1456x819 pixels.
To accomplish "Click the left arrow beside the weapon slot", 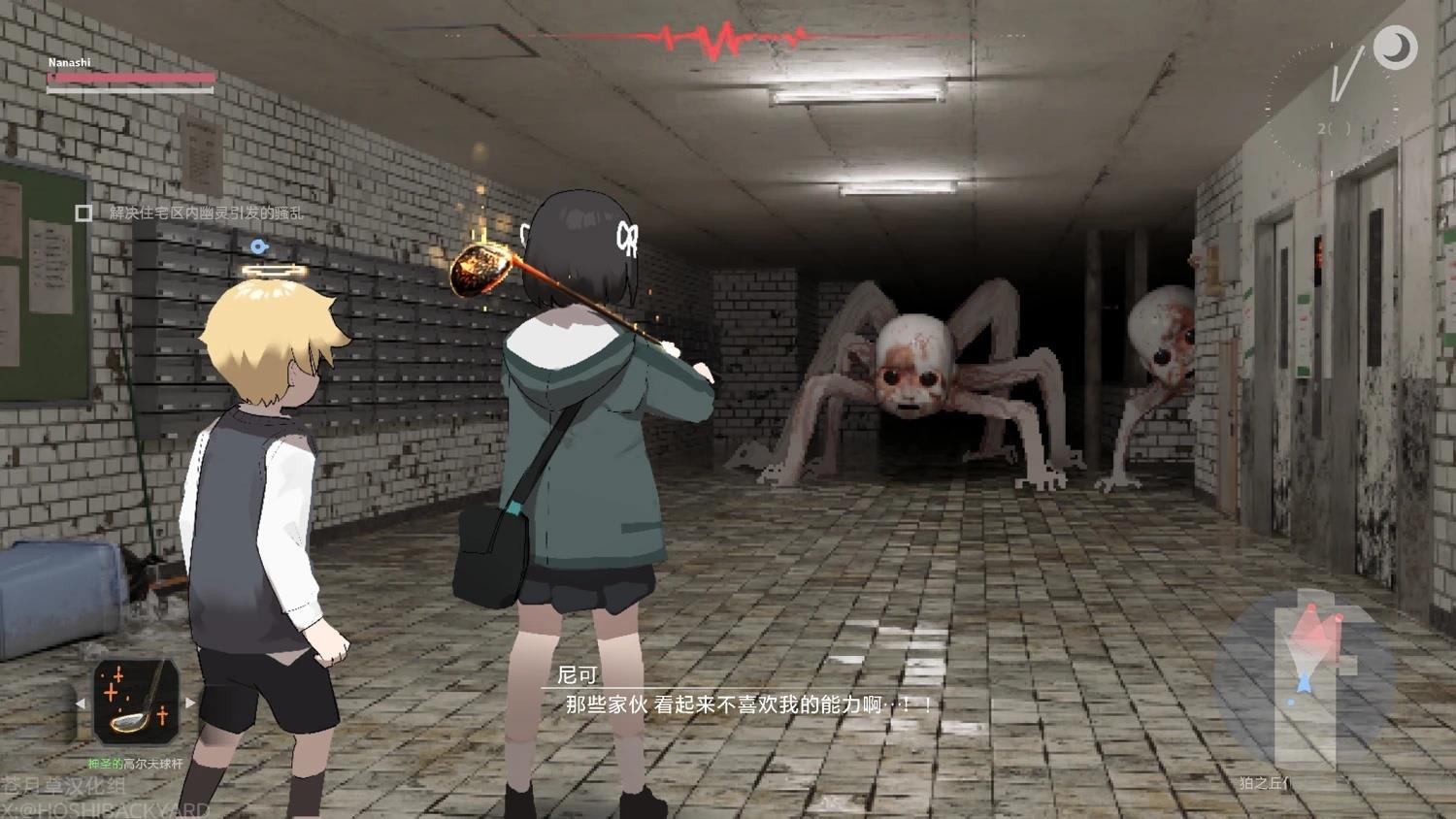I will pyautogui.click(x=81, y=703).
